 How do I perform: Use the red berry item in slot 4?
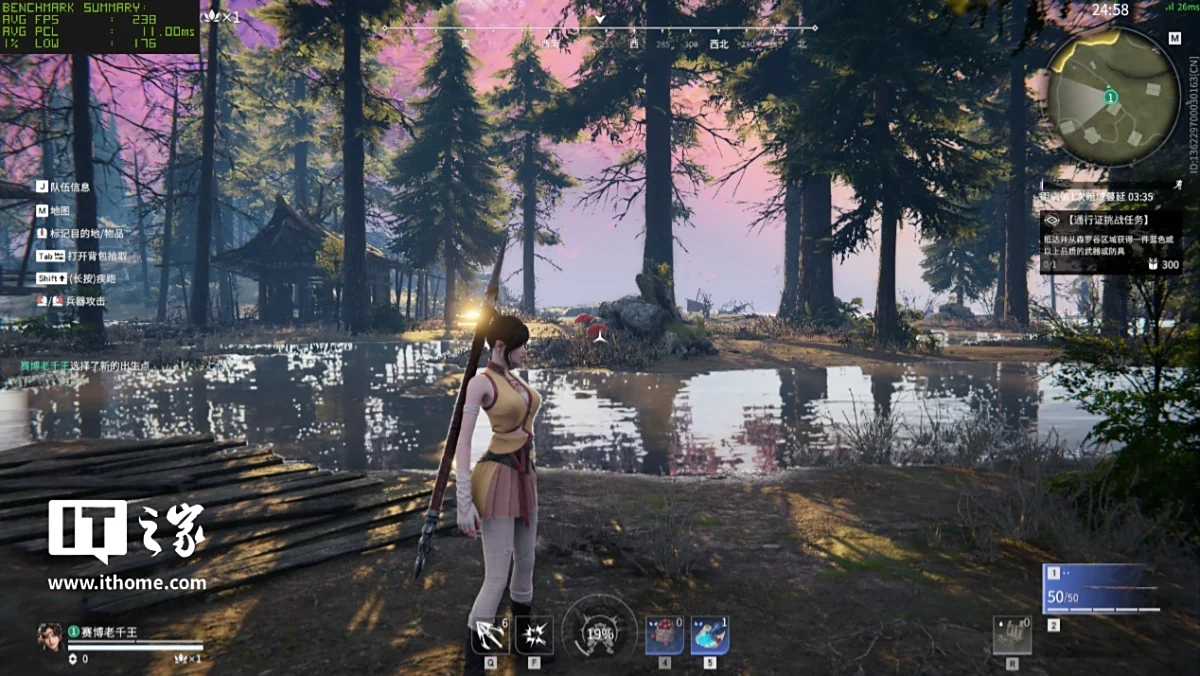[x=664, y=635]
